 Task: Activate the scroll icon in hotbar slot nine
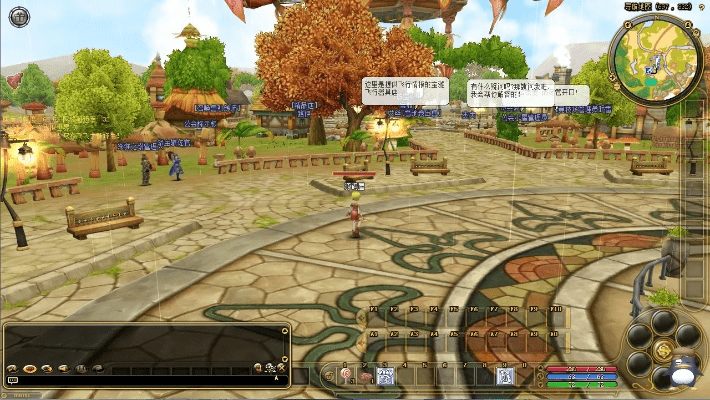[505, 376]
